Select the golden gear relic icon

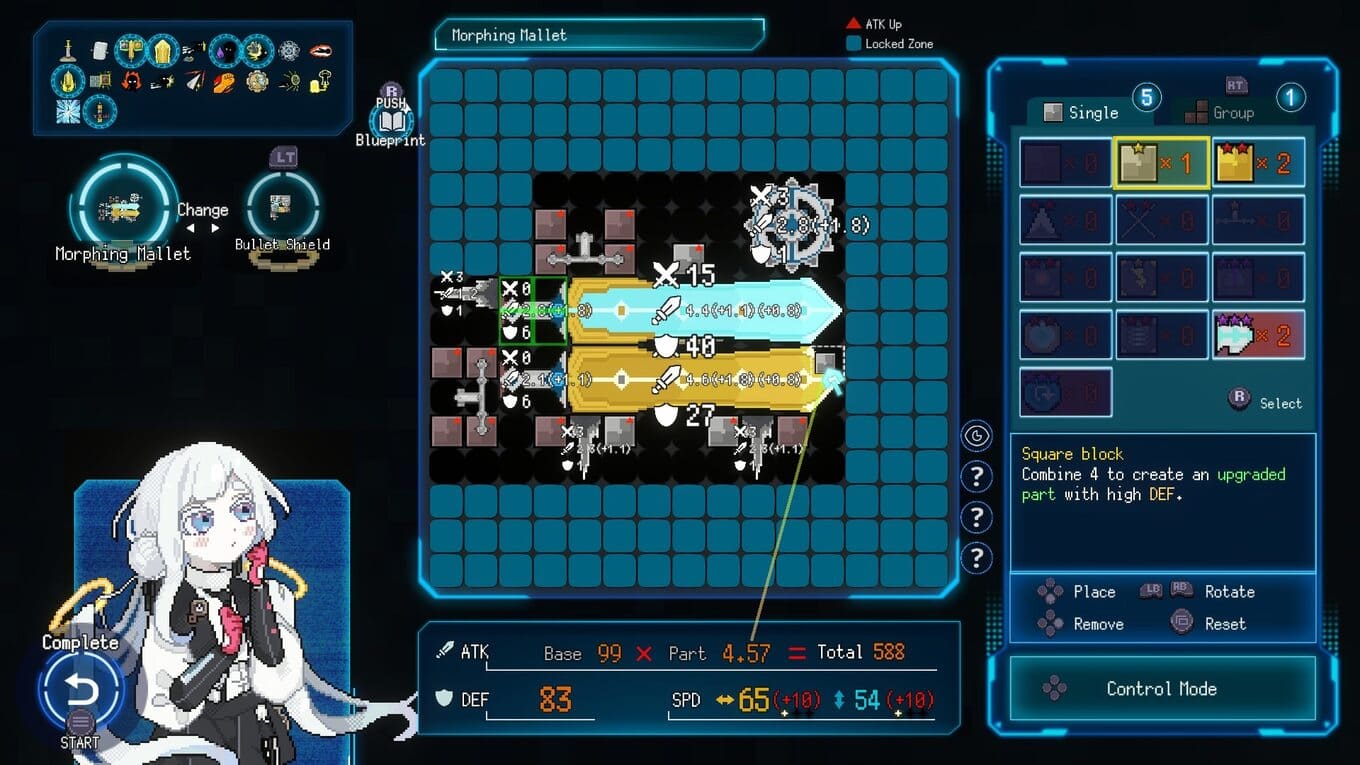(x=257, y=81)
